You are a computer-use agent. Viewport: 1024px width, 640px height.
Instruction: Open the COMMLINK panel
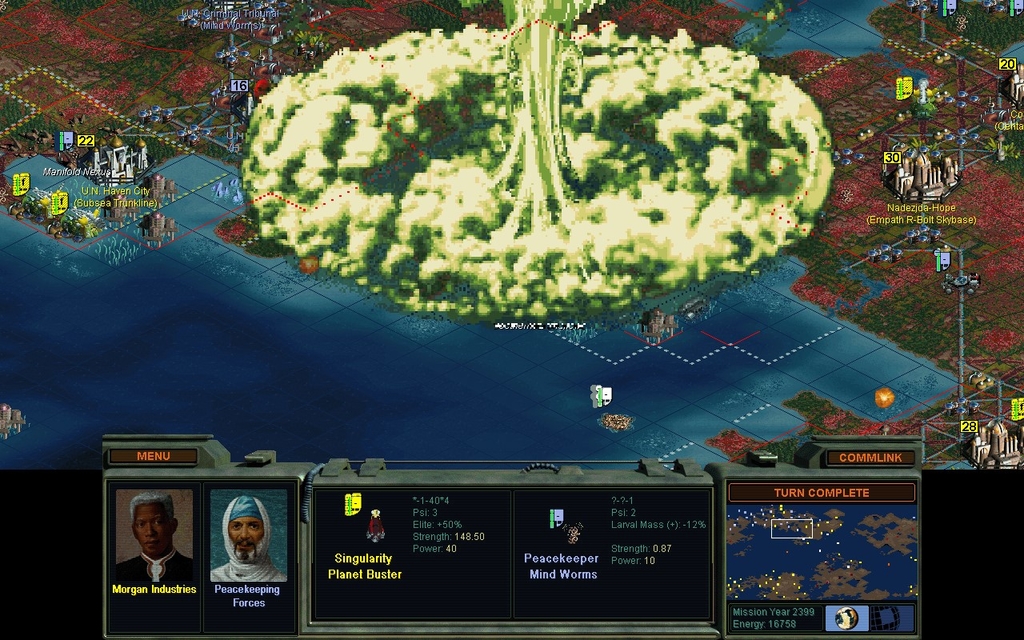click(x=870, y=457)
